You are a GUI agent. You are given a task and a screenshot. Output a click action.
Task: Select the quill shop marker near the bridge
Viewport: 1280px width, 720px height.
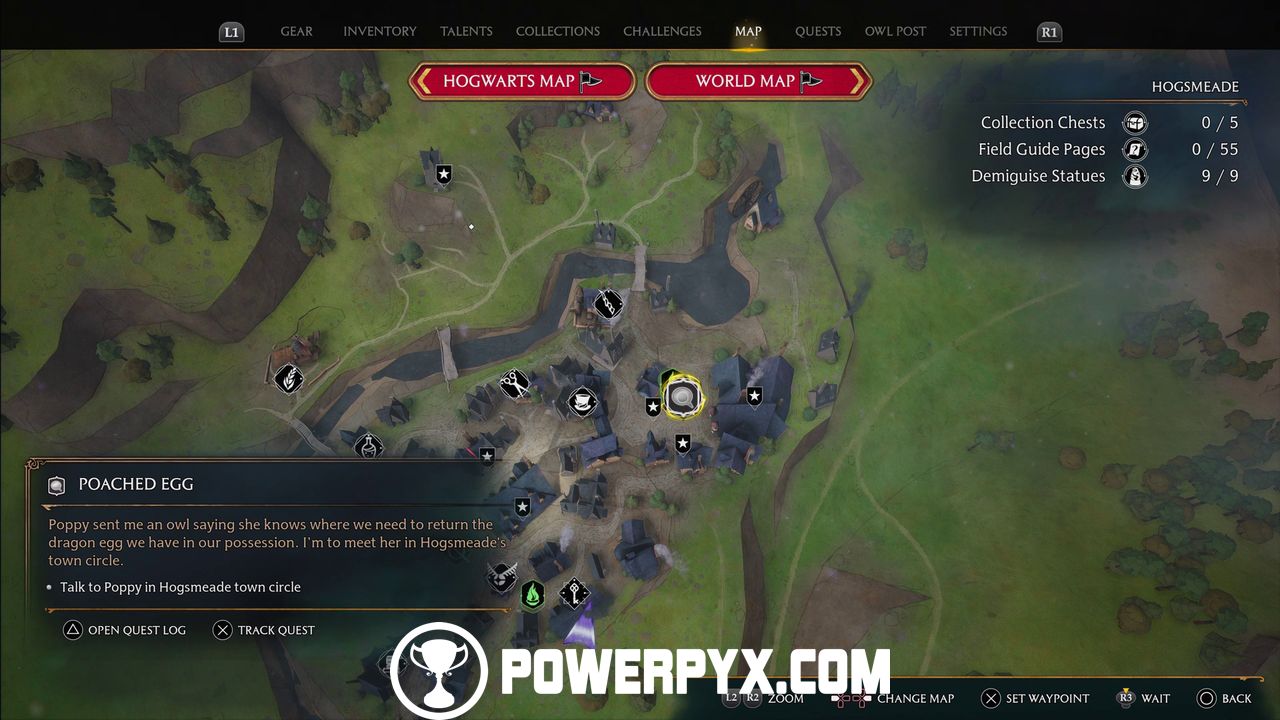click(608, 303)
